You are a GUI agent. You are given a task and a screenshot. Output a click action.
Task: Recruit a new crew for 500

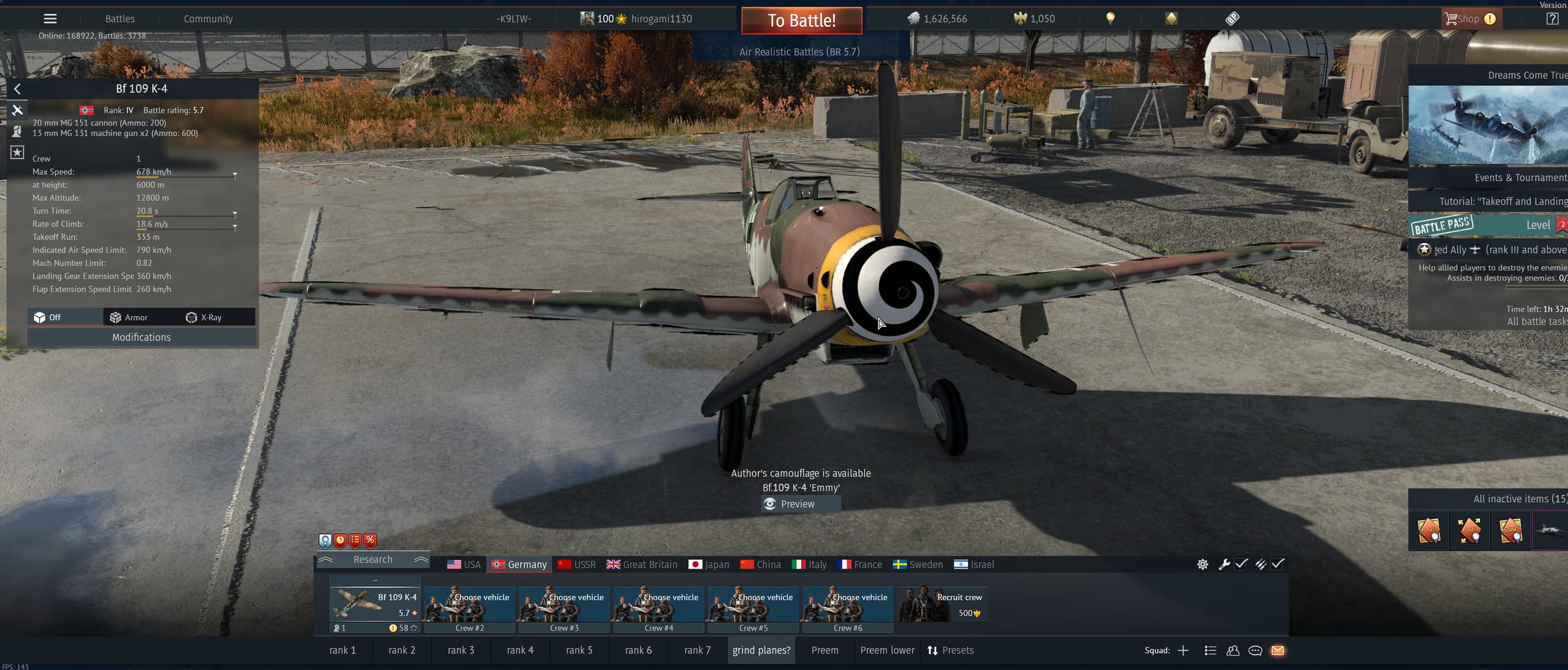pos(943,604)
